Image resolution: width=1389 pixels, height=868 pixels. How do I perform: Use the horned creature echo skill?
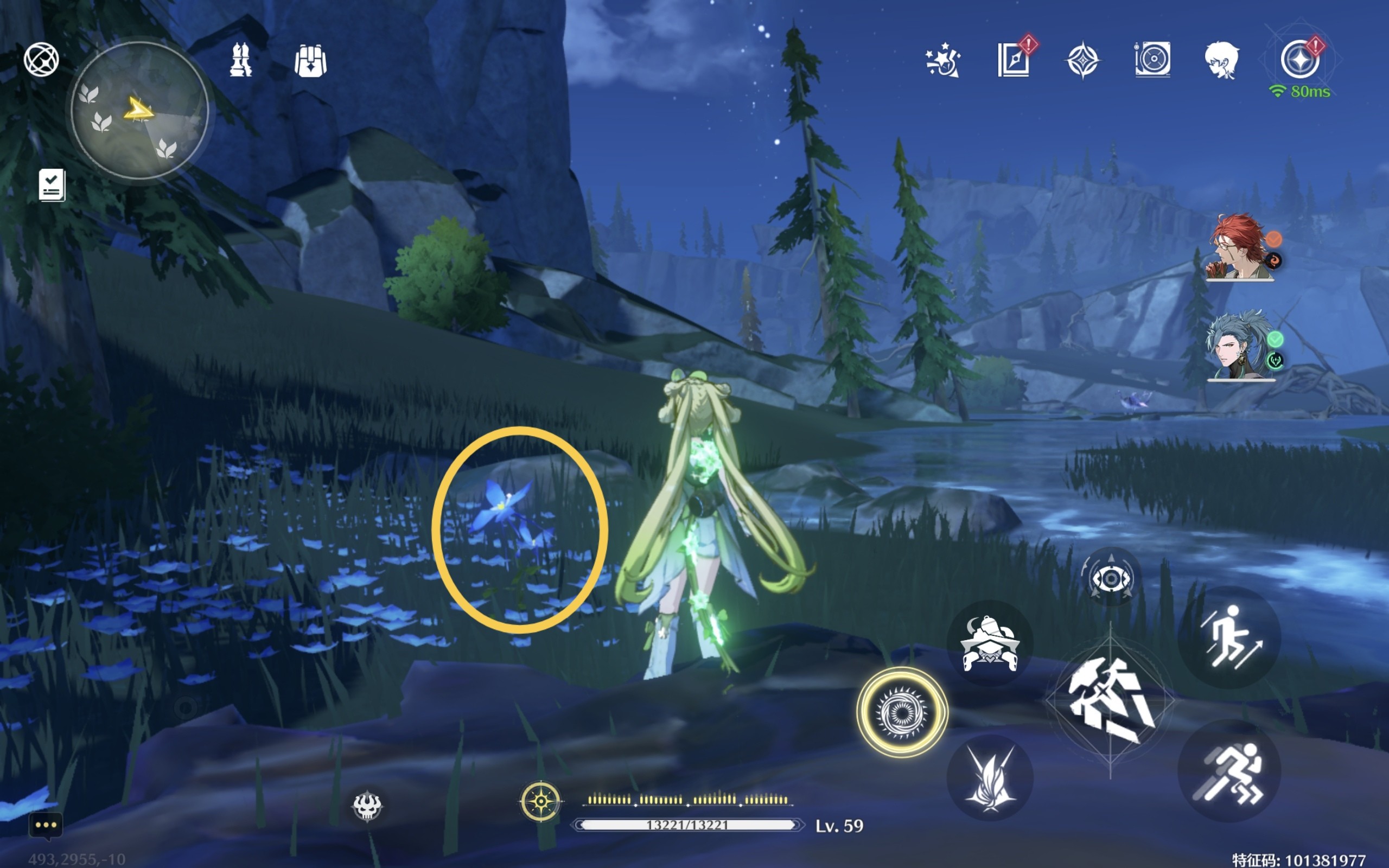coord(990,643)
